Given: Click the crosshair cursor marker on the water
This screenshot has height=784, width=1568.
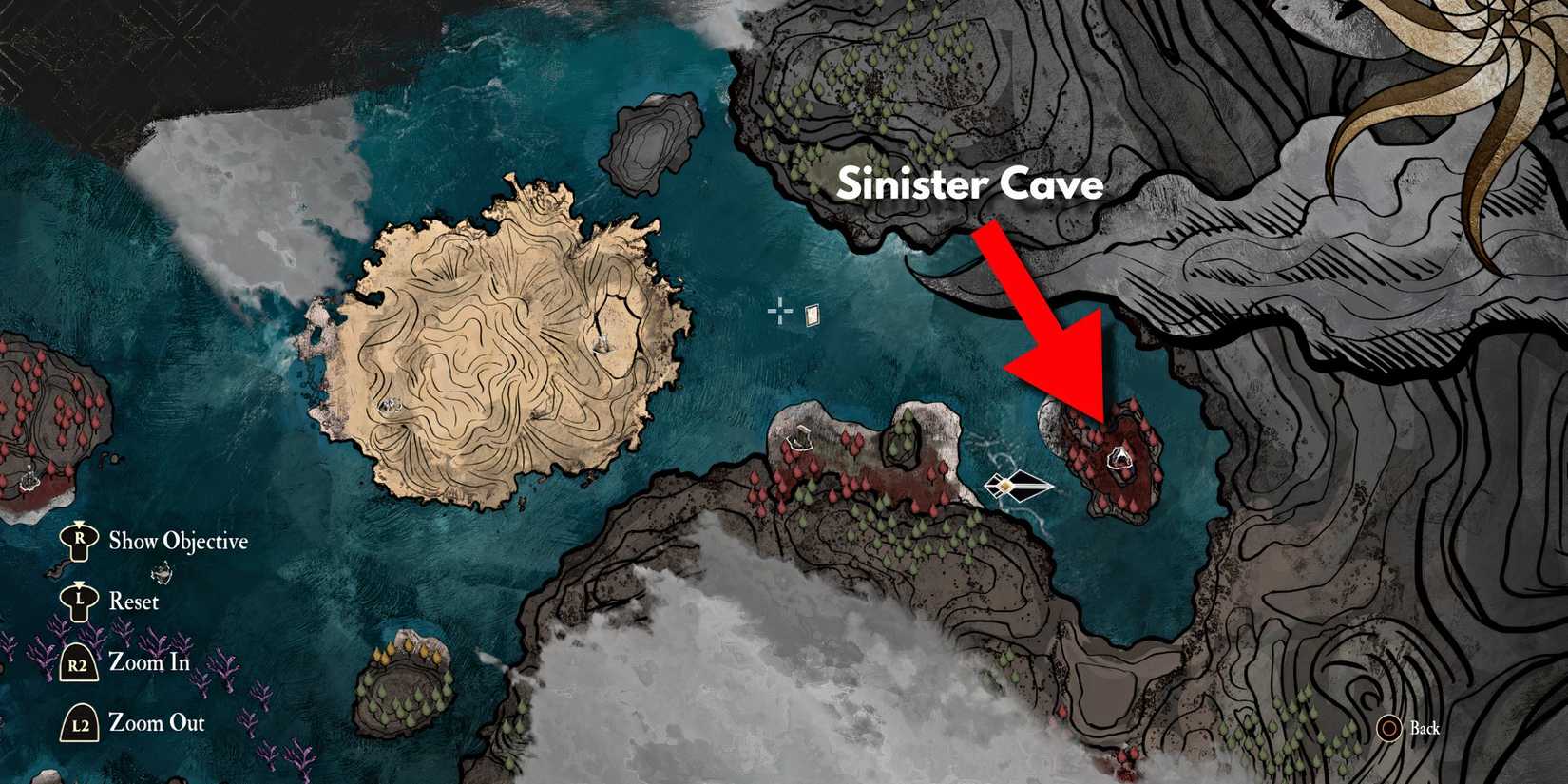Looking at the screenshot, I should 778,310.
